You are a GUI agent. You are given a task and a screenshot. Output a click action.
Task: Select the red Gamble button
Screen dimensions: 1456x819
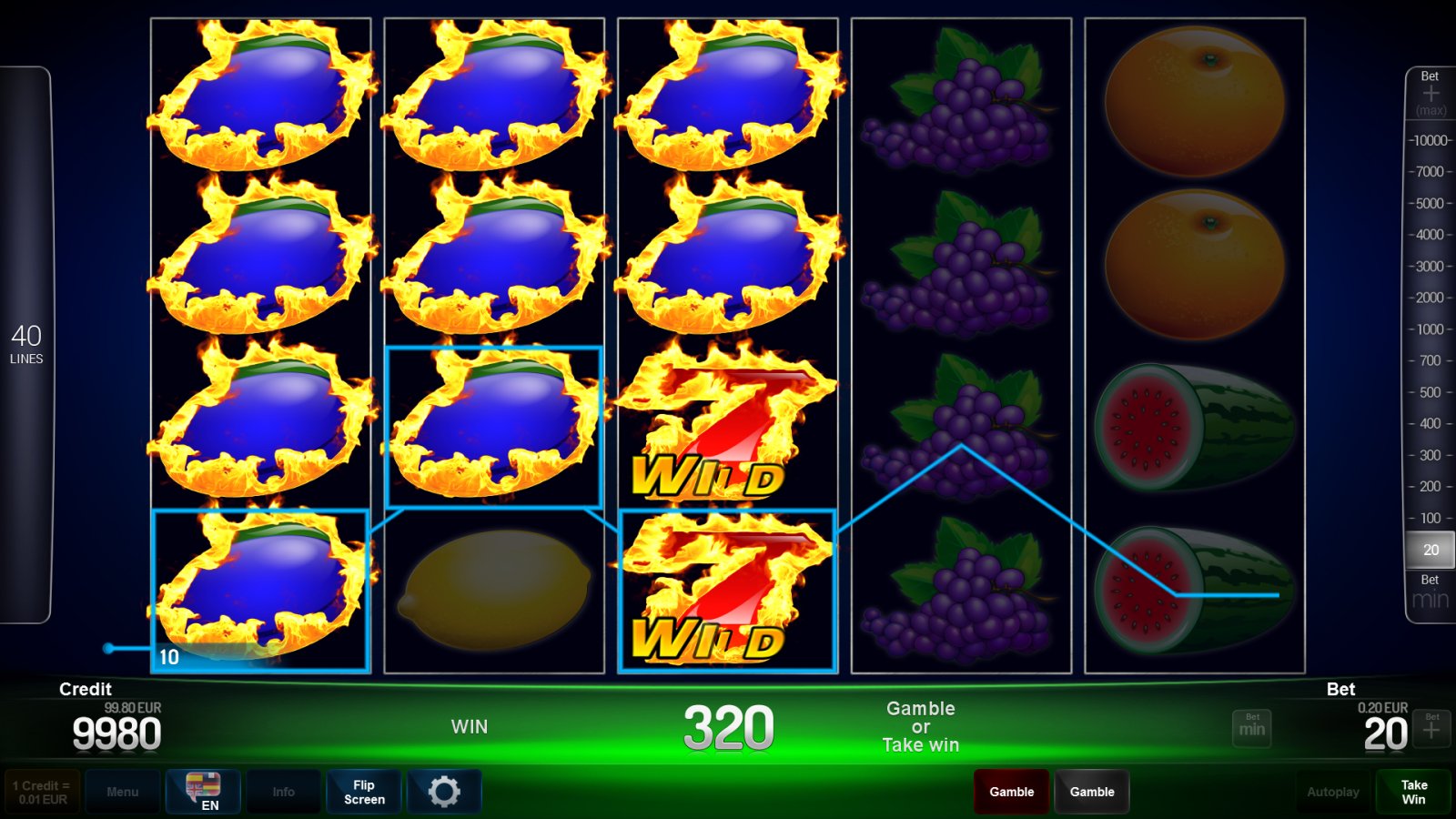coord(1011,791)
